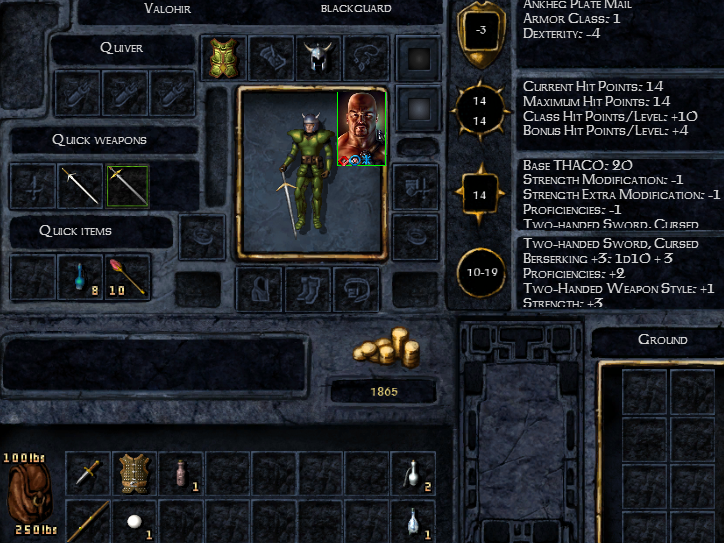Viewport: 724px width, 543px height.
Task: Pick up the dagger in the backpack
Action: point(88,472)
